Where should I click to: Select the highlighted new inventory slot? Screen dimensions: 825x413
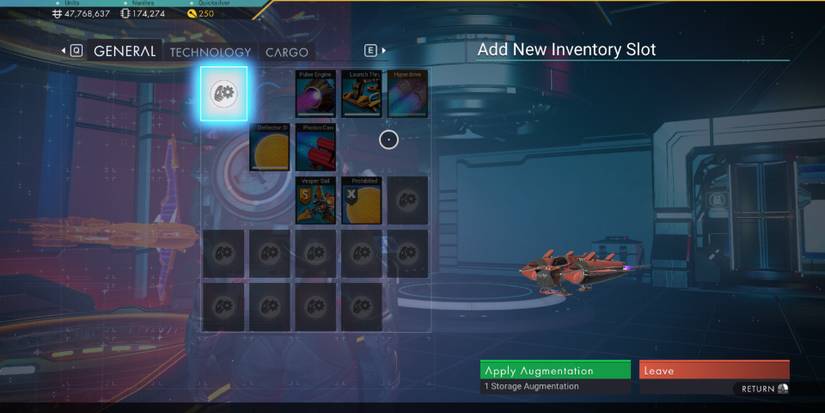(x=223, y=94)
